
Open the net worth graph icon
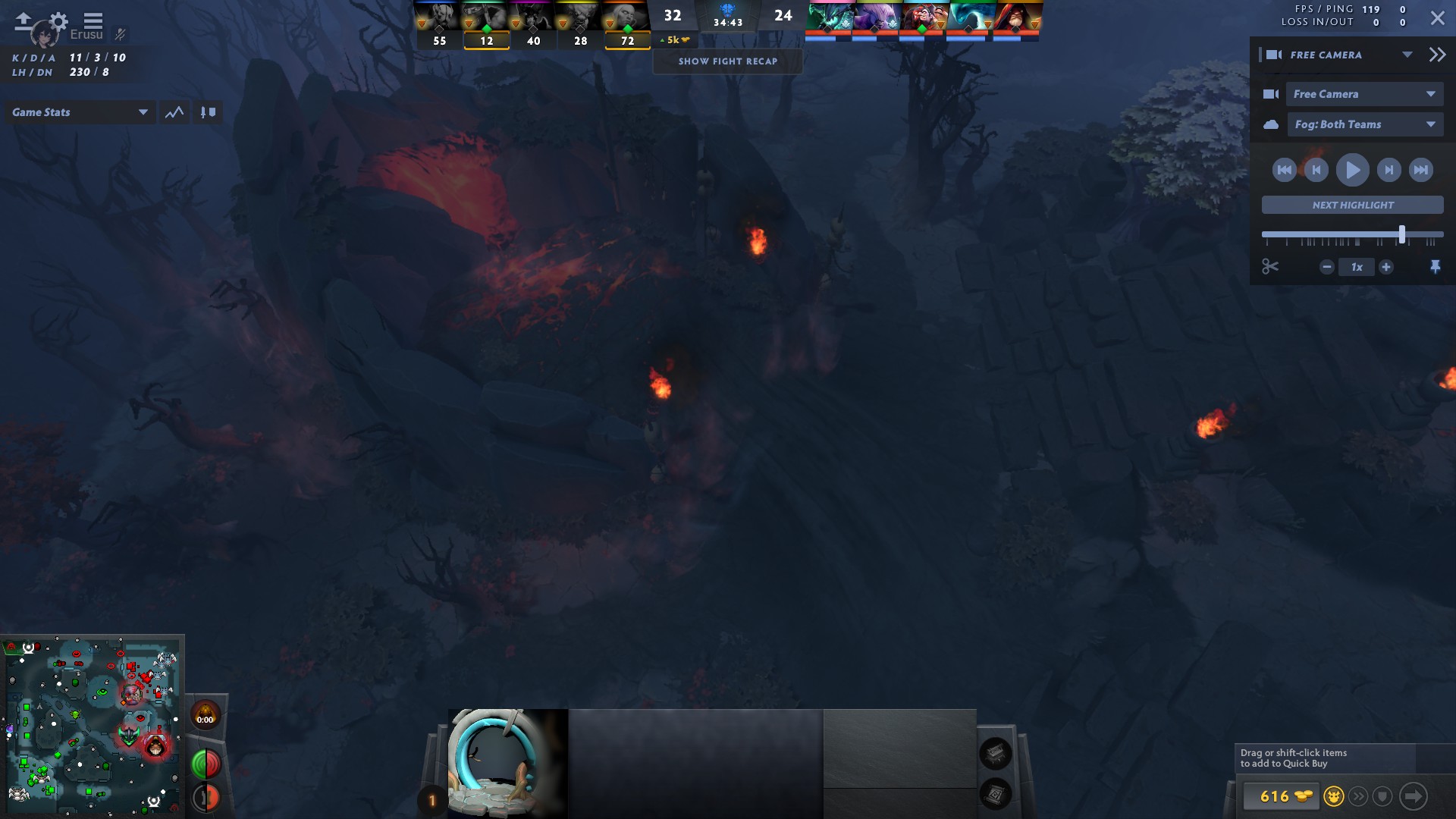pyautogui.click(x=174, y=111)
